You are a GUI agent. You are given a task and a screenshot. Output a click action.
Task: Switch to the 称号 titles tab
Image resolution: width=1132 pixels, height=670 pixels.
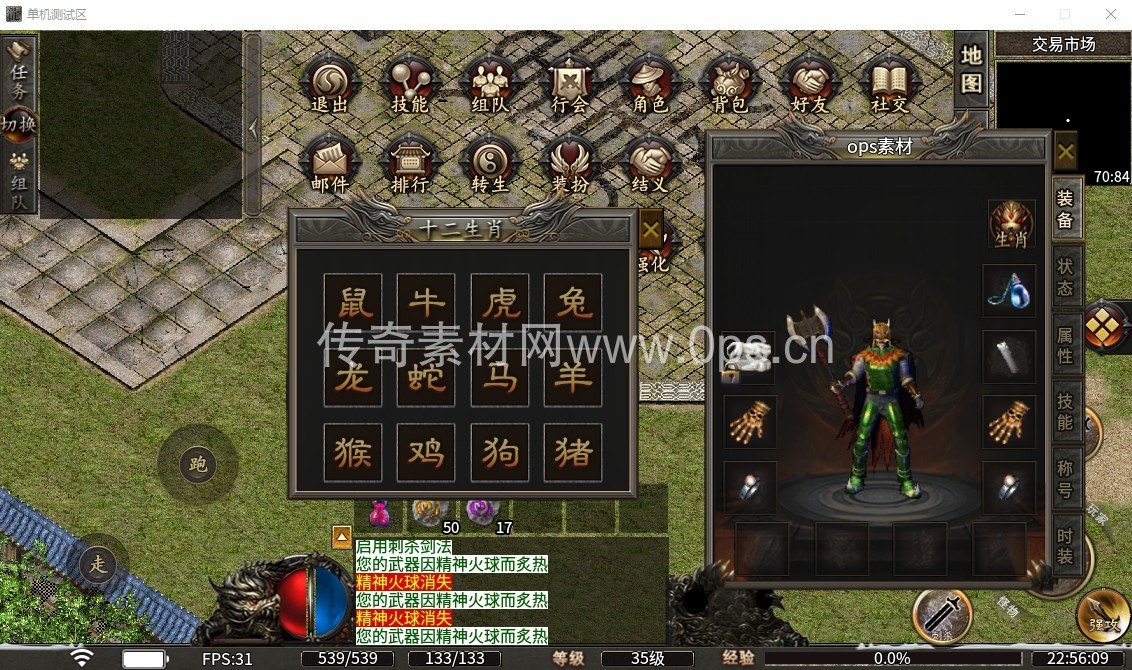1066,477
